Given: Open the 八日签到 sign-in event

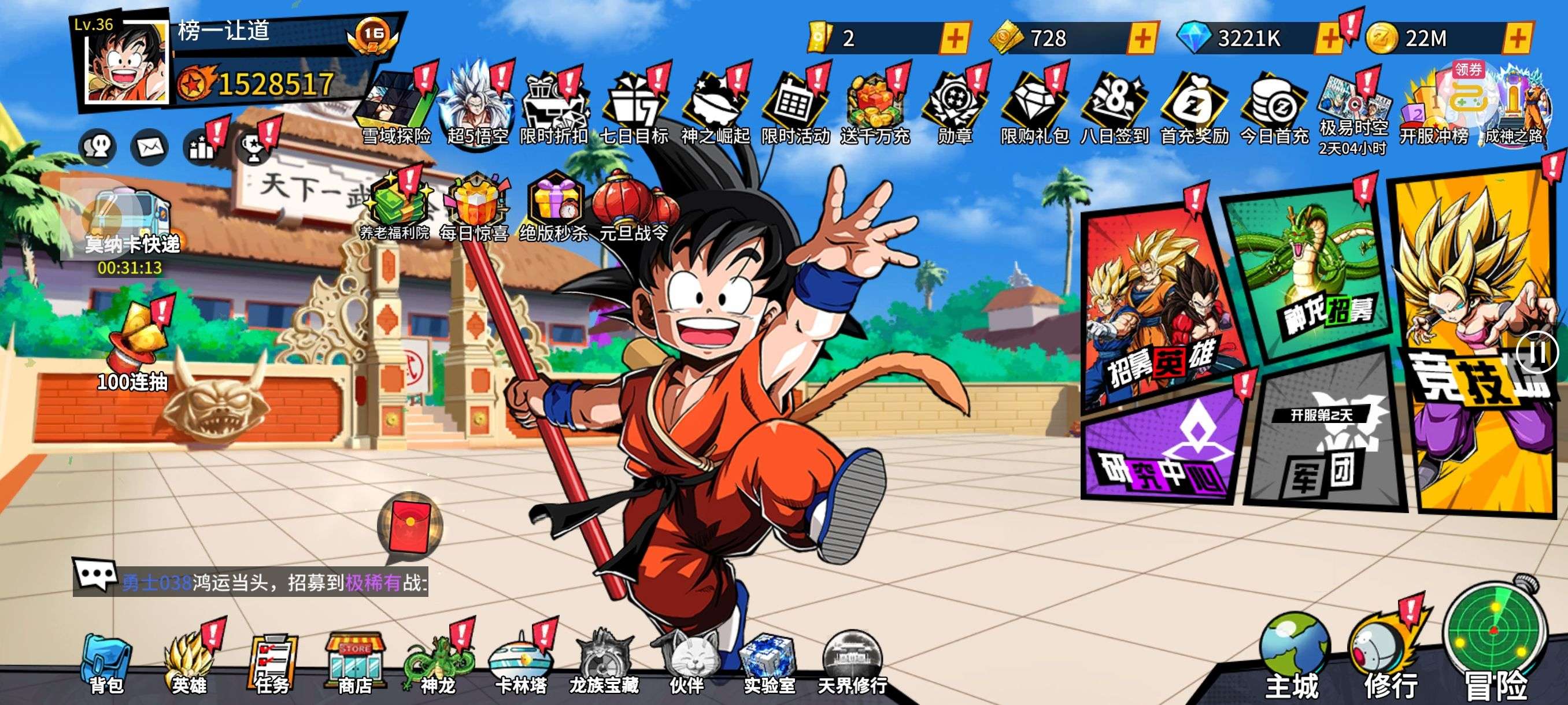Looking at the screenshot, I should (1114, 109).
